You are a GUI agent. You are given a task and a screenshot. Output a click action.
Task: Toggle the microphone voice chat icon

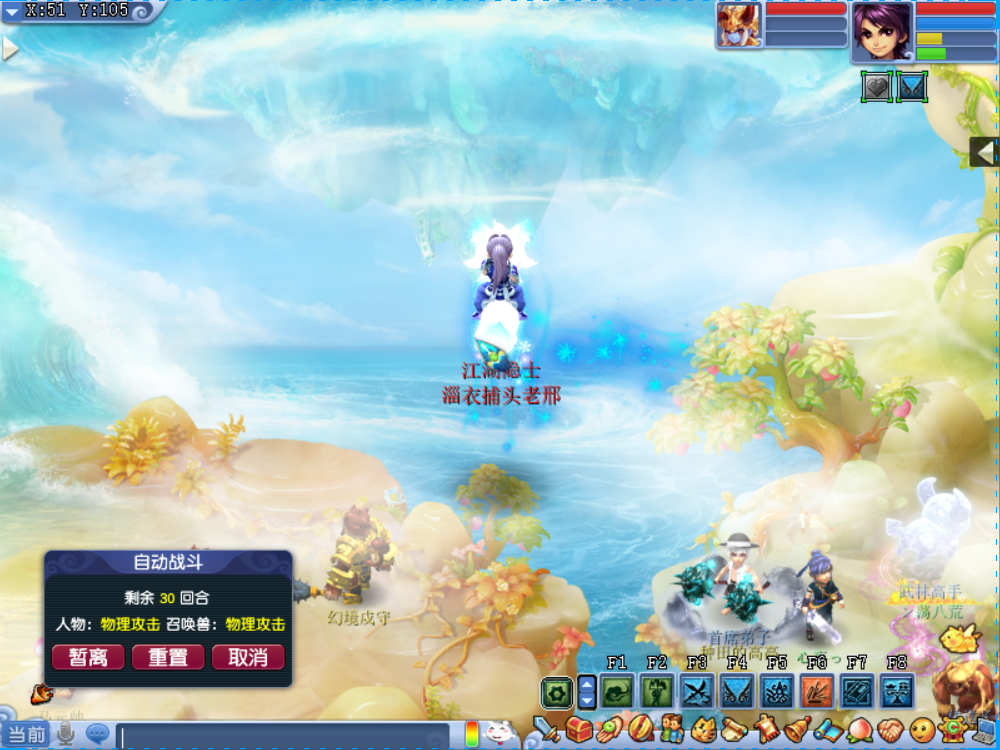coord(67,734)
